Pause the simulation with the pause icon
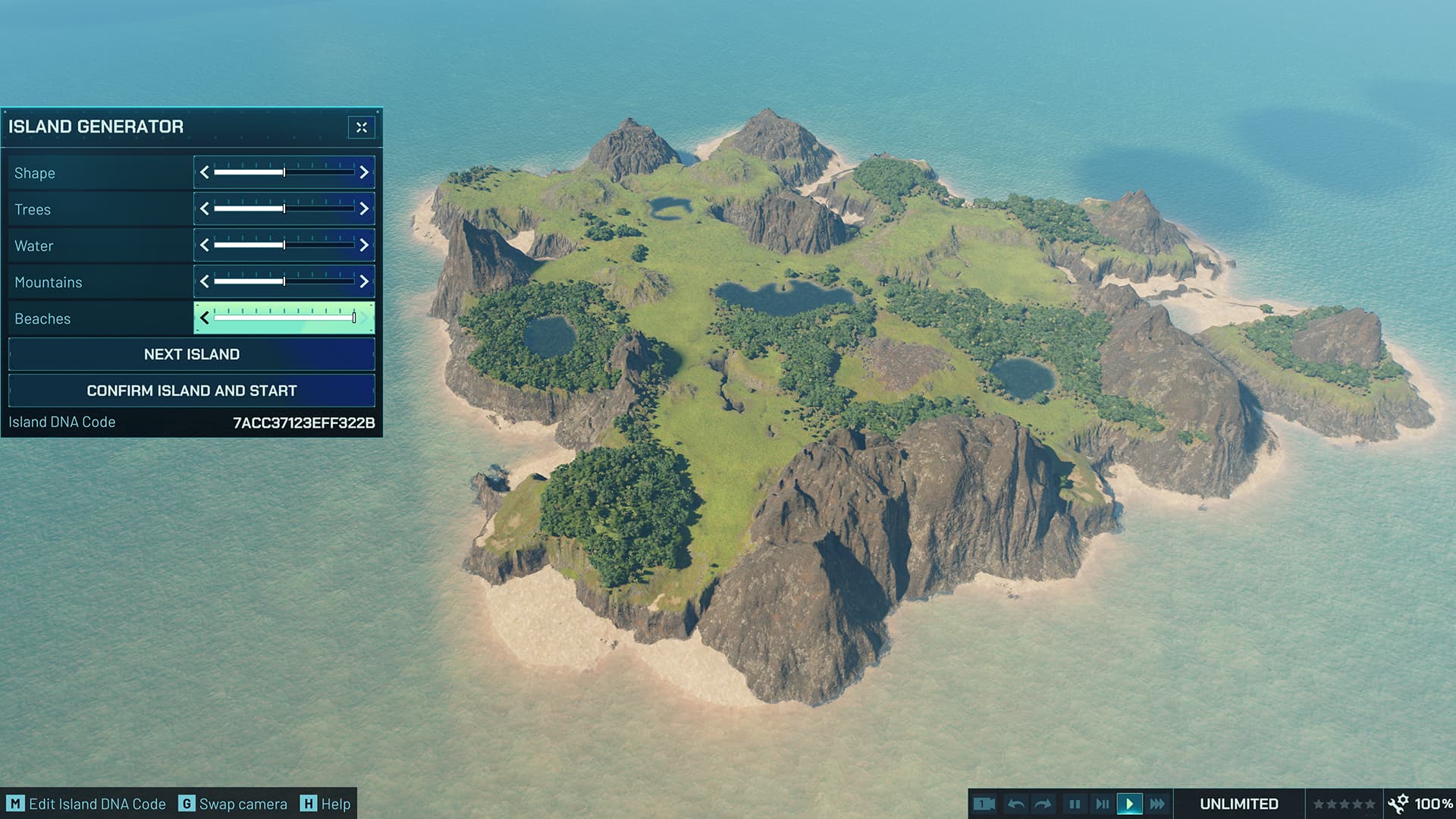 (1074, 804)
